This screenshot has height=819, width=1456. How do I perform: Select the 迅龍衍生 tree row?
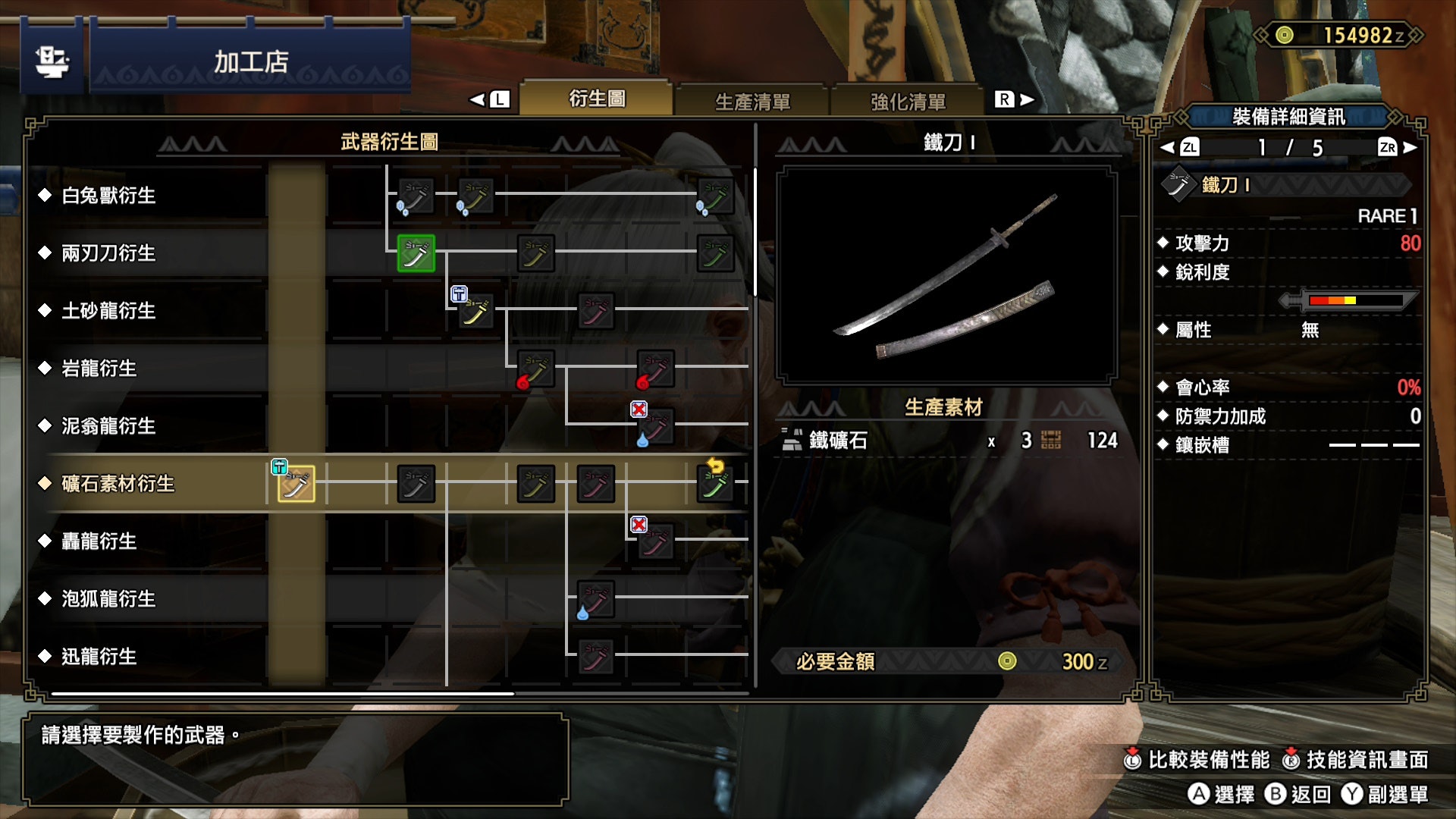[99, 657]
